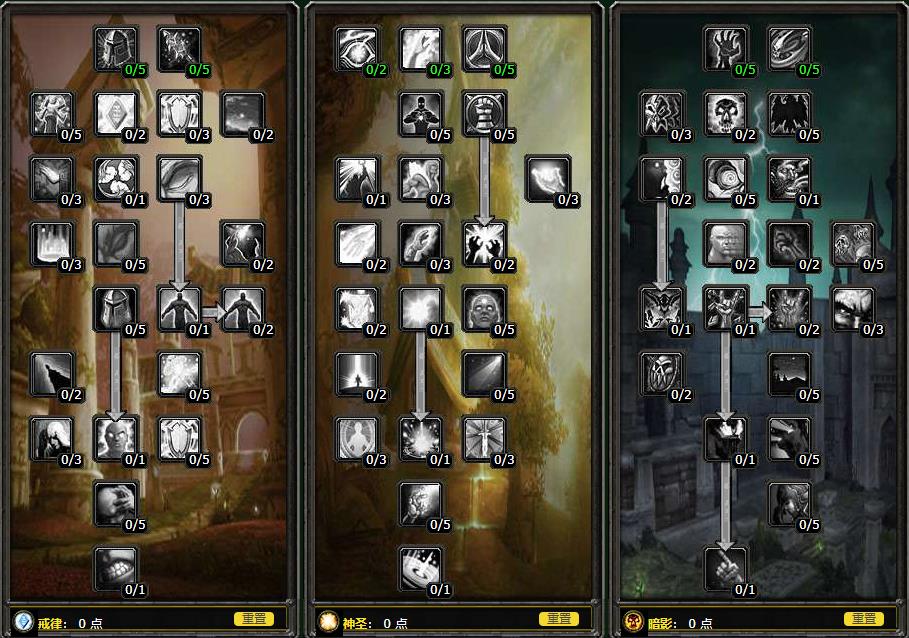Select the Divine Spirit talent icon
Viewport: 909px width, 638px height.
click(180, 307)
